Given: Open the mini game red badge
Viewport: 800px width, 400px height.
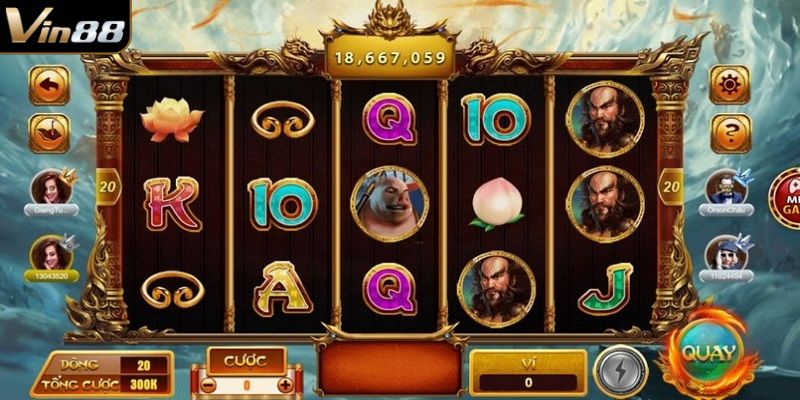Looking at the screenshot, I should tap(785, 197).
